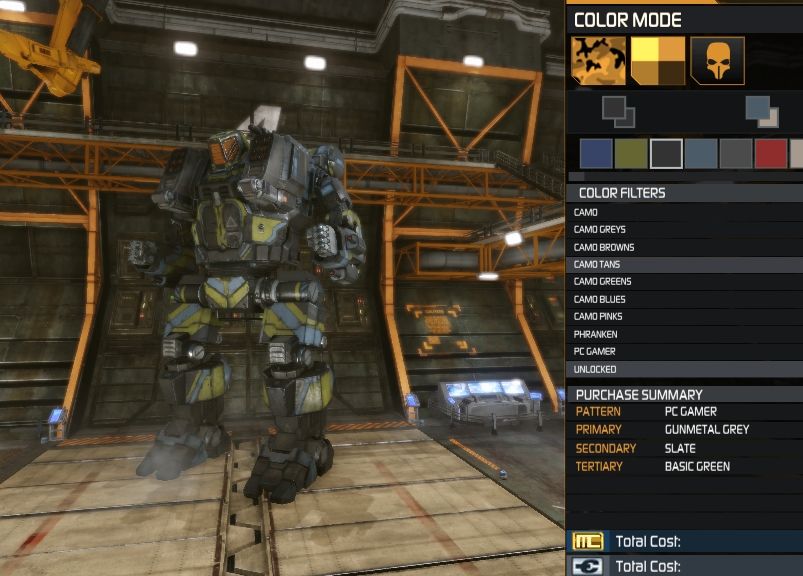Open the skull decal mode
This screenshot has height=576, width=803.
pos(717,61)
